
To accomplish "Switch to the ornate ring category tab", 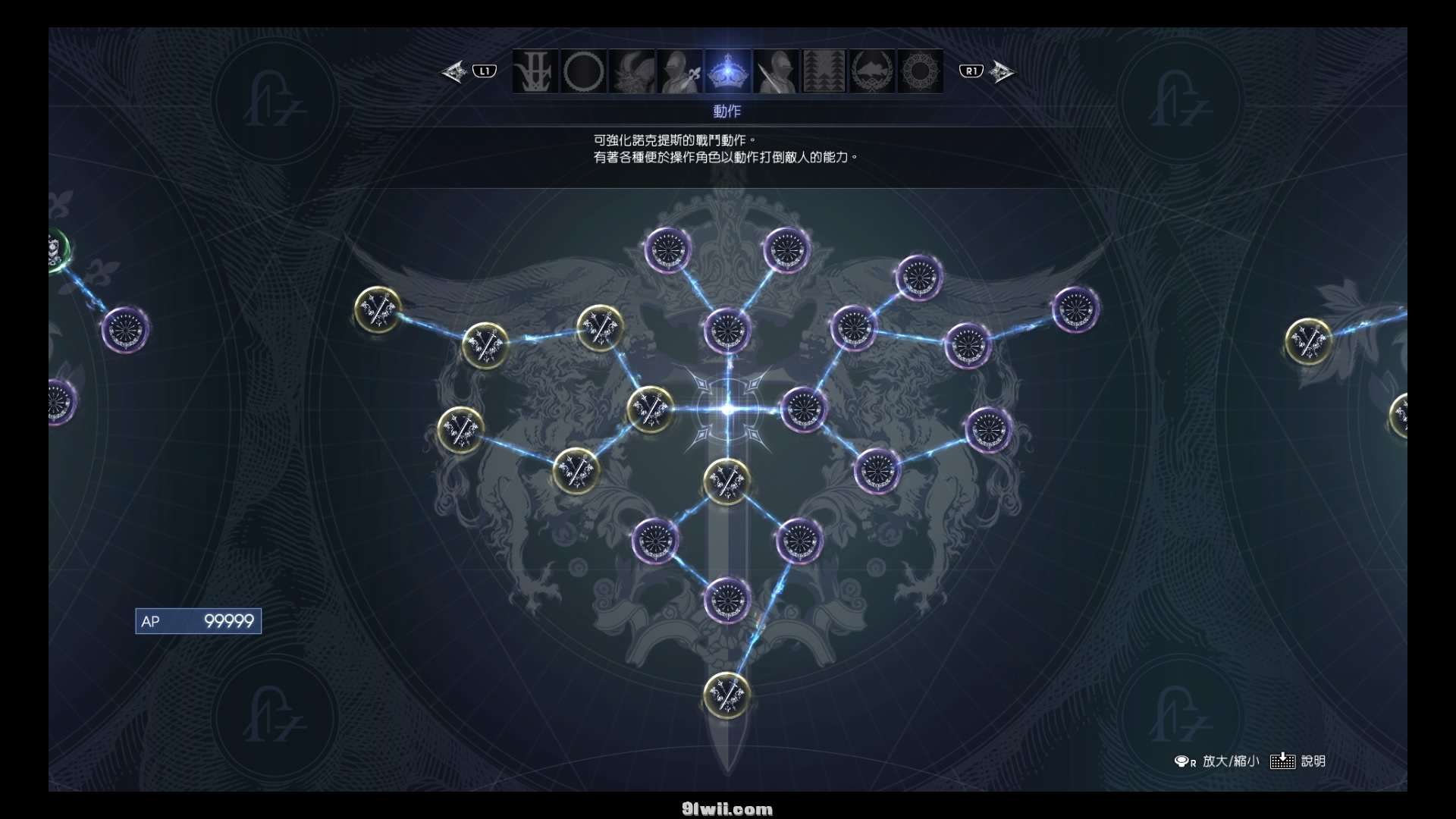I will coord(920,72).
